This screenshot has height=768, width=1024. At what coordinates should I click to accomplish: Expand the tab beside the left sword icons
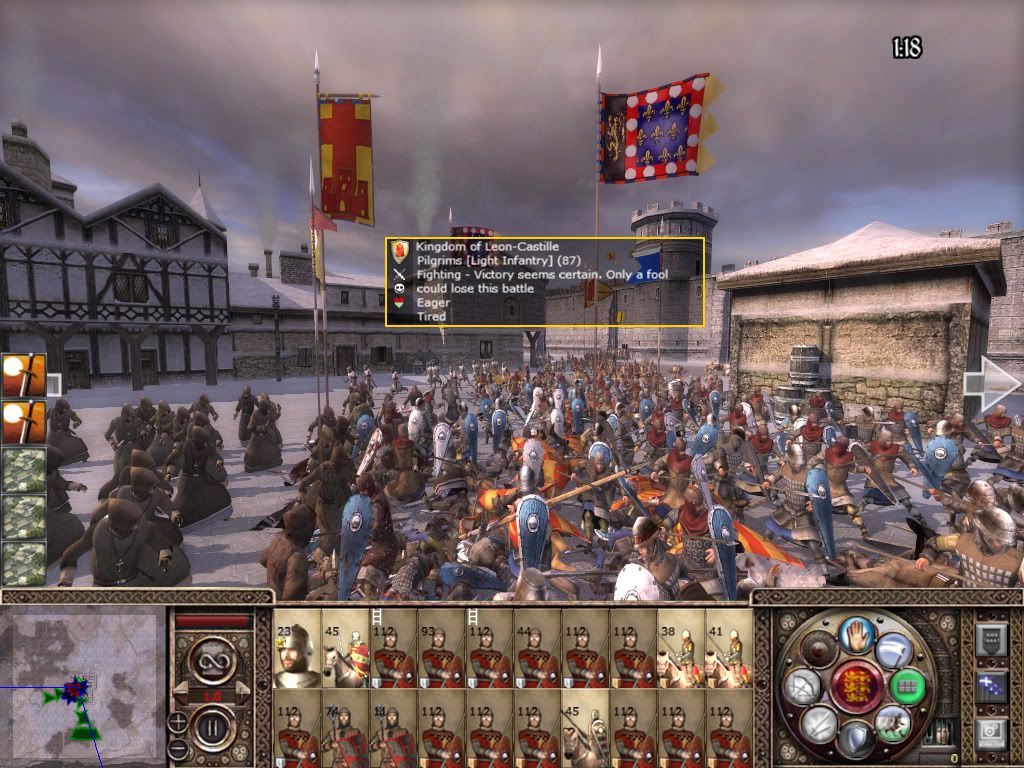(x=54, y=382)
